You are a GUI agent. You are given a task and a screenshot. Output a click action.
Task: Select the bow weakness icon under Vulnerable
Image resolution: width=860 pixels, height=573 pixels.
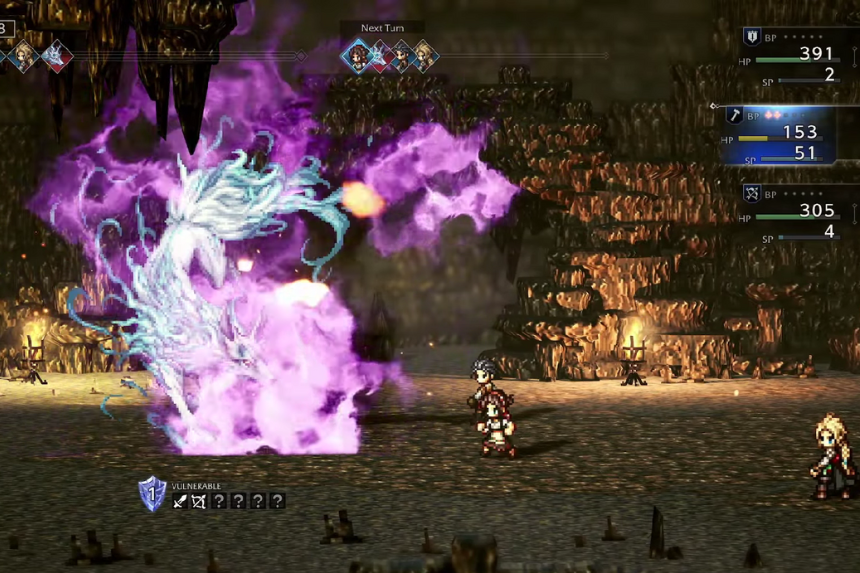(x=199, y=501)
